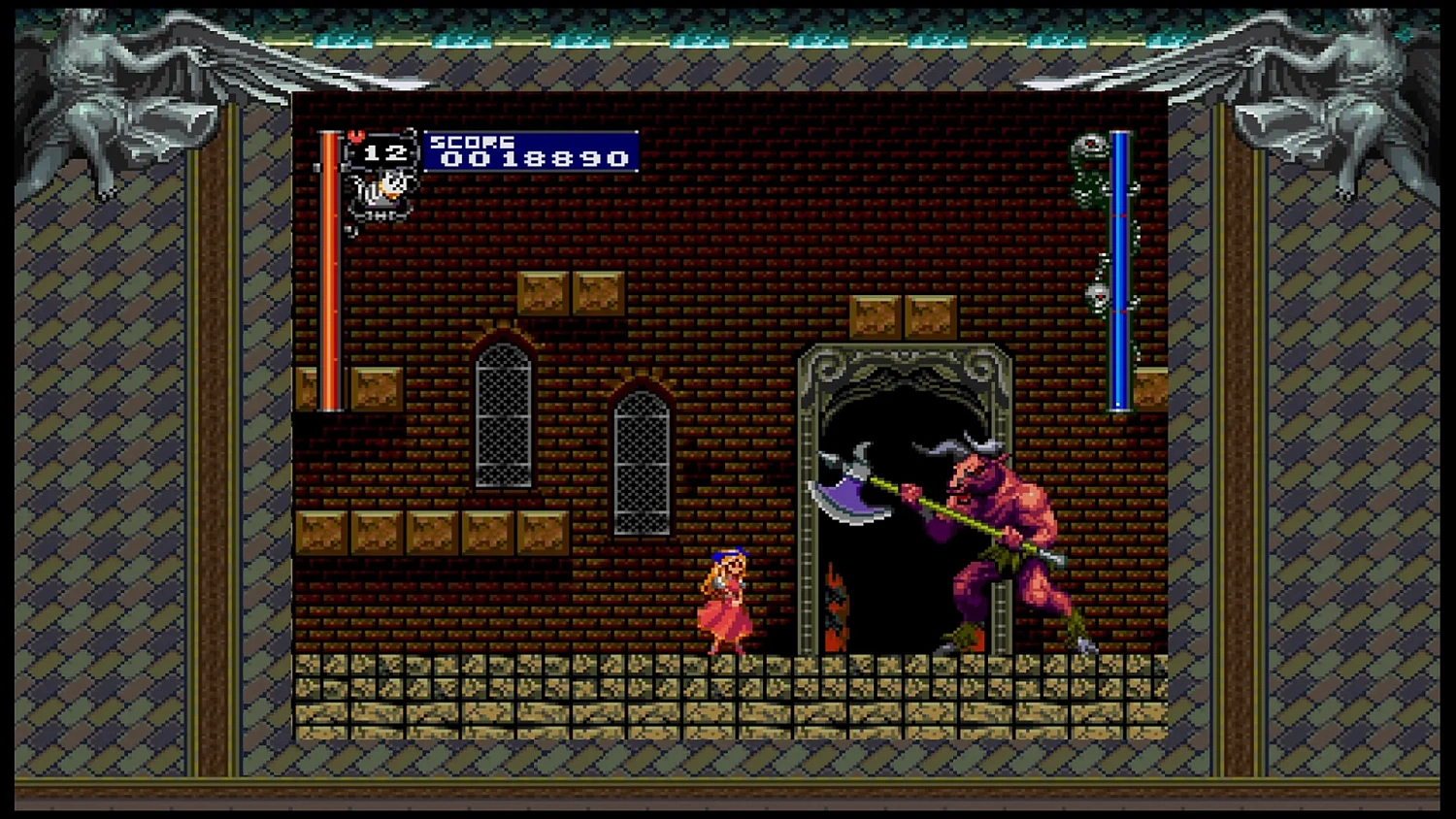Click the blue boss health gauge on the right
Viewport: 1456px width, 819px height.
(x=1123, y=272)
